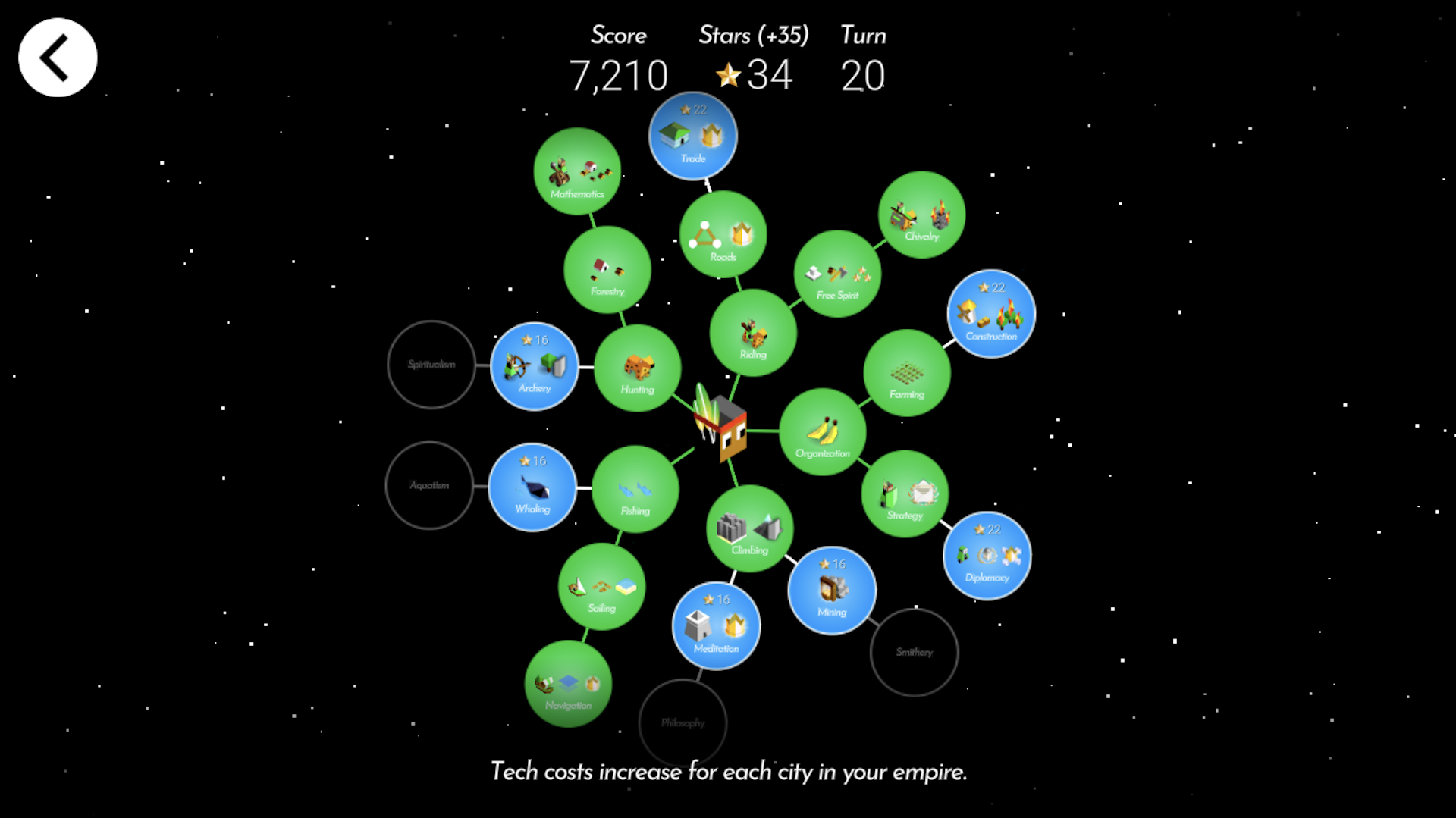Open the Trade tech at the top
The width and height of the screenshot is (1456, 818).
(x=692, y=136)
